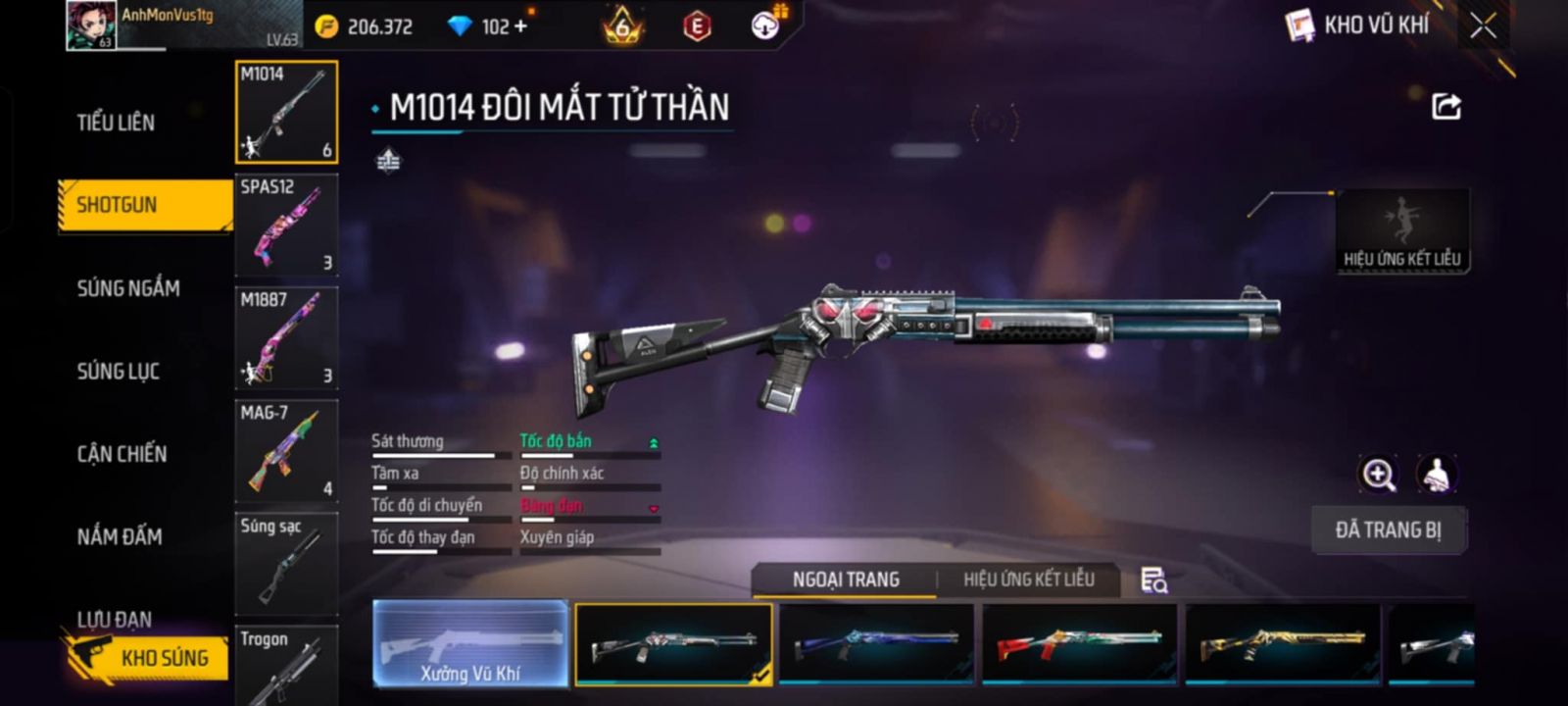Switch to the Ngoại Trang tab
The image size is (1568, 706).
846,580
